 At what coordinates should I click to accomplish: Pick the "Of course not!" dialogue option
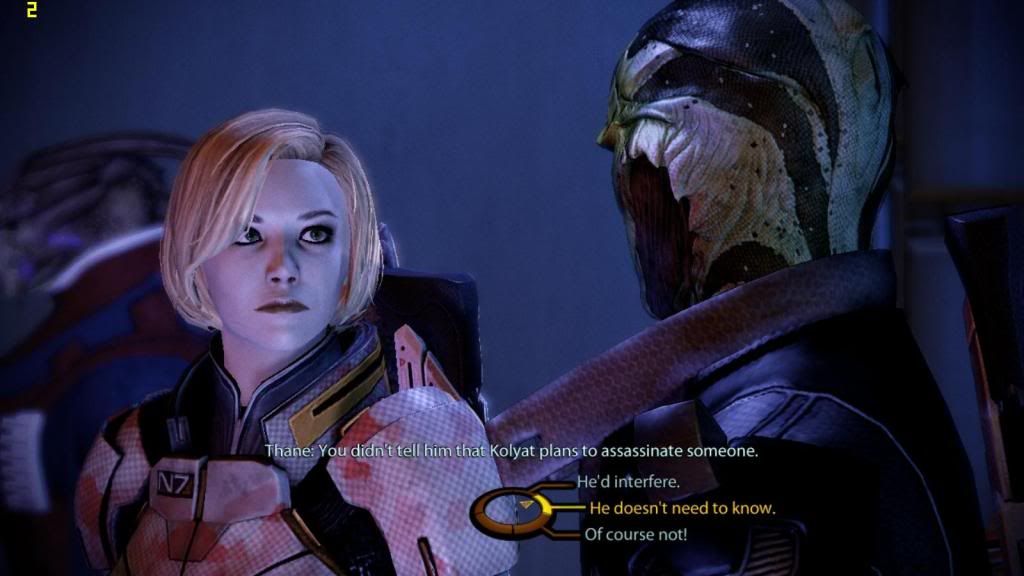(x=635, y=534)
